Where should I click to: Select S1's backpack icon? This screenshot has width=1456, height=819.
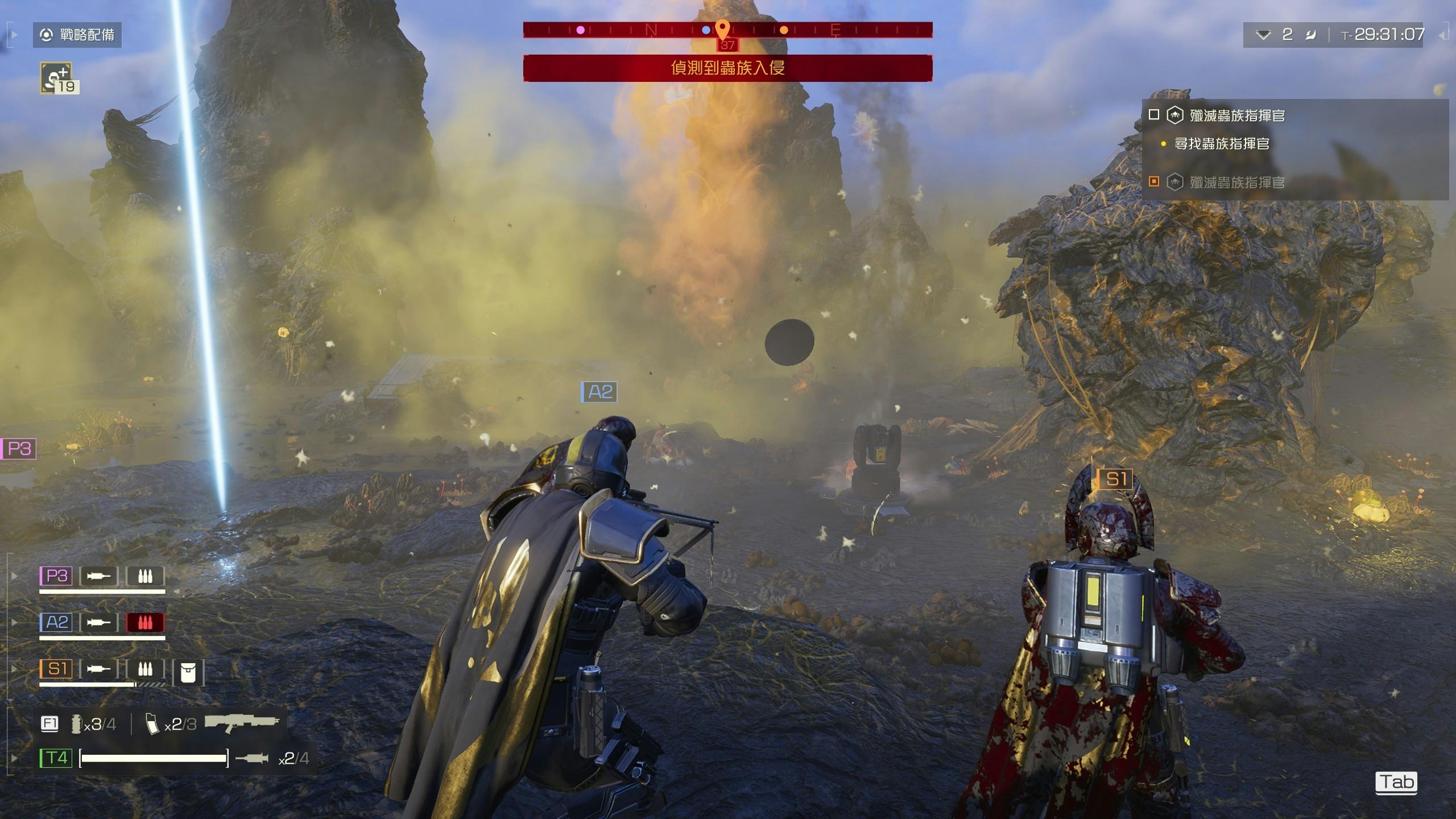pyautogui.click(x=188, y=672)
